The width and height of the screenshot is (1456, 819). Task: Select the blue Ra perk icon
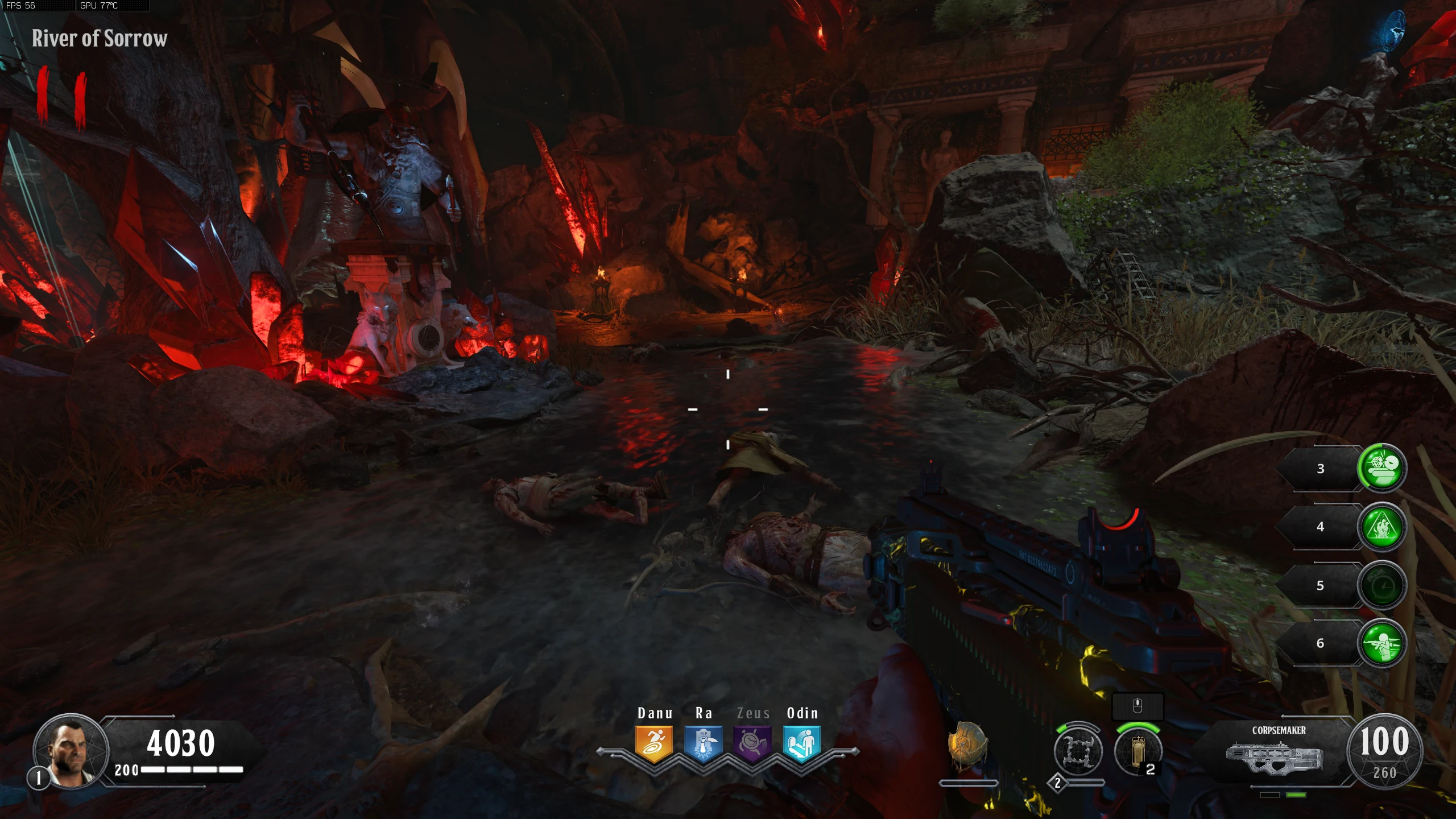[703, 744]
